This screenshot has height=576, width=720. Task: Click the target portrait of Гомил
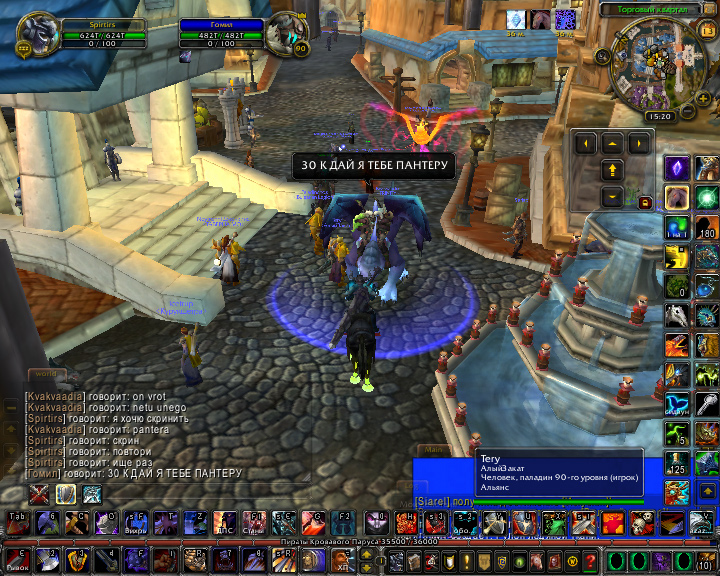click(286, 34)
